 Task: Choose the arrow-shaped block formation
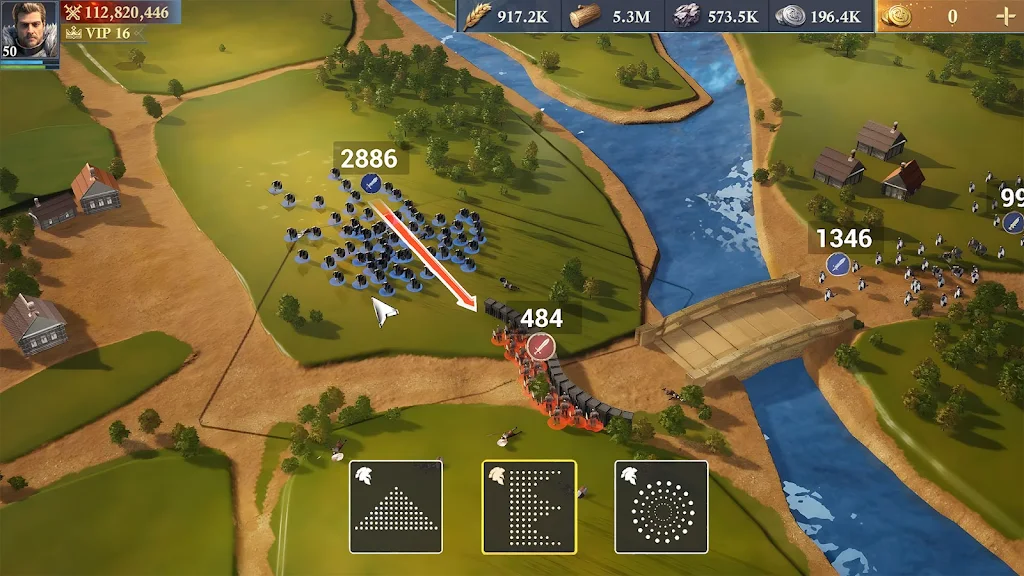pyautogui.click(x=529, y=507)
